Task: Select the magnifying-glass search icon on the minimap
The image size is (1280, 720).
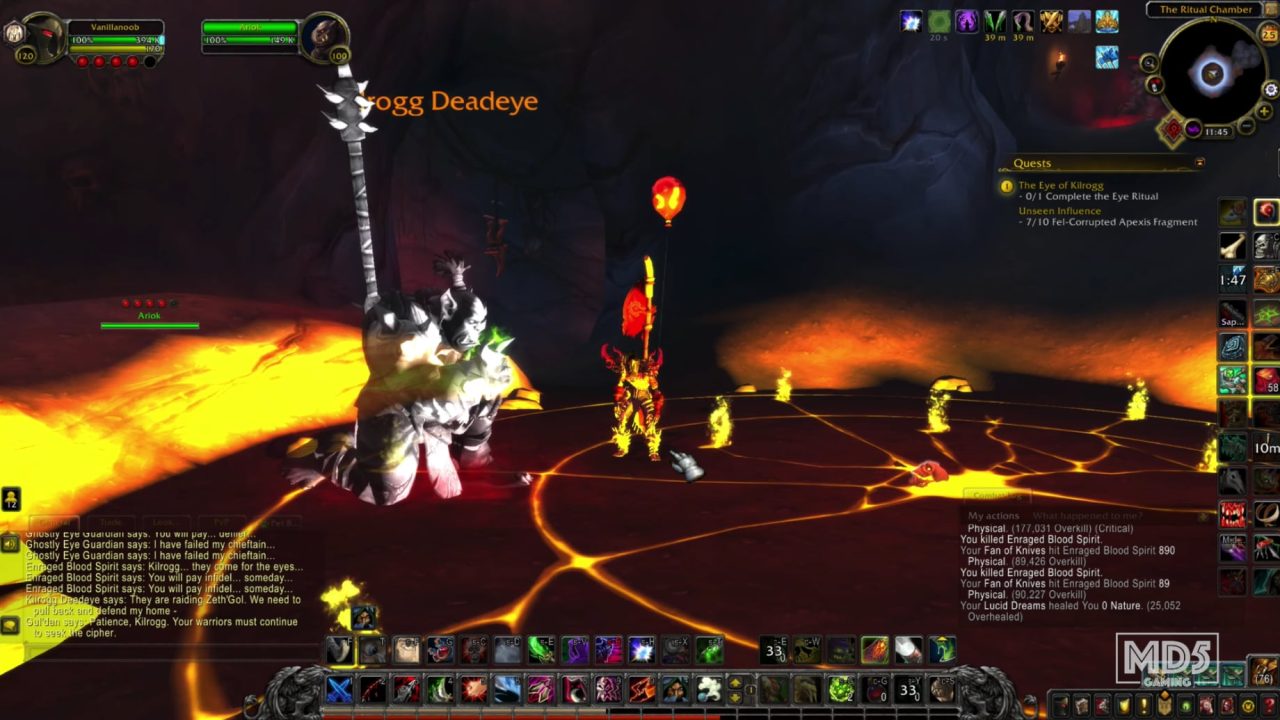Action: coord(1148,63)
